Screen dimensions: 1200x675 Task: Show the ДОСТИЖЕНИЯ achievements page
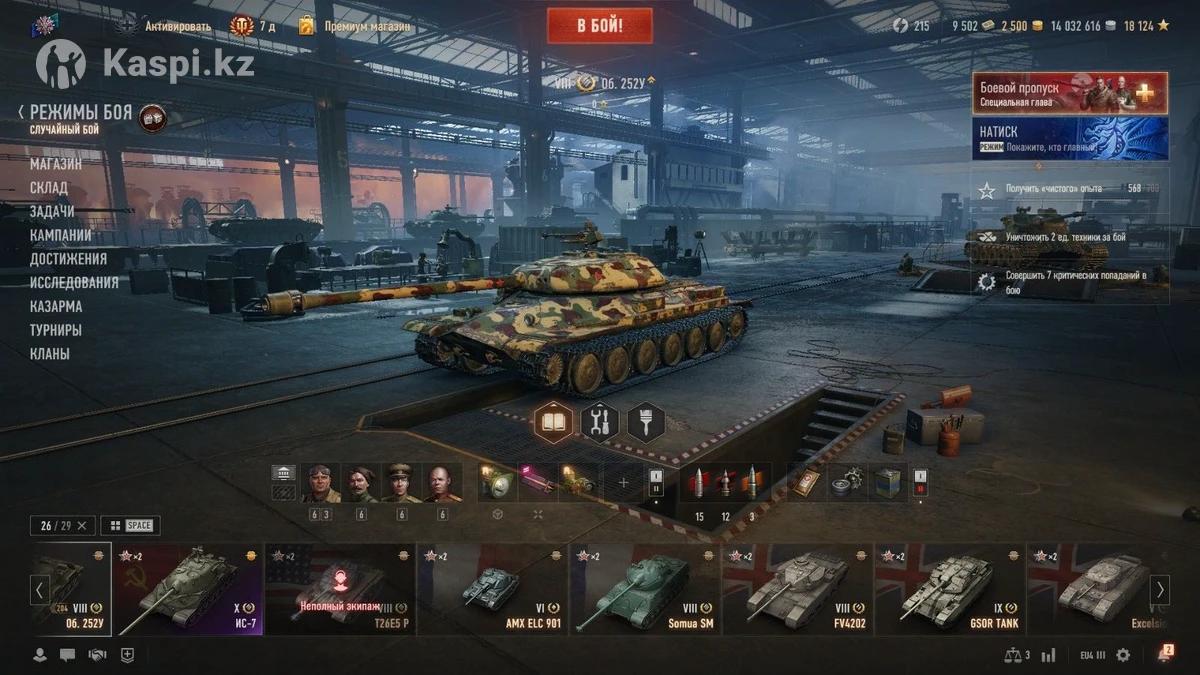click(68, 259)
